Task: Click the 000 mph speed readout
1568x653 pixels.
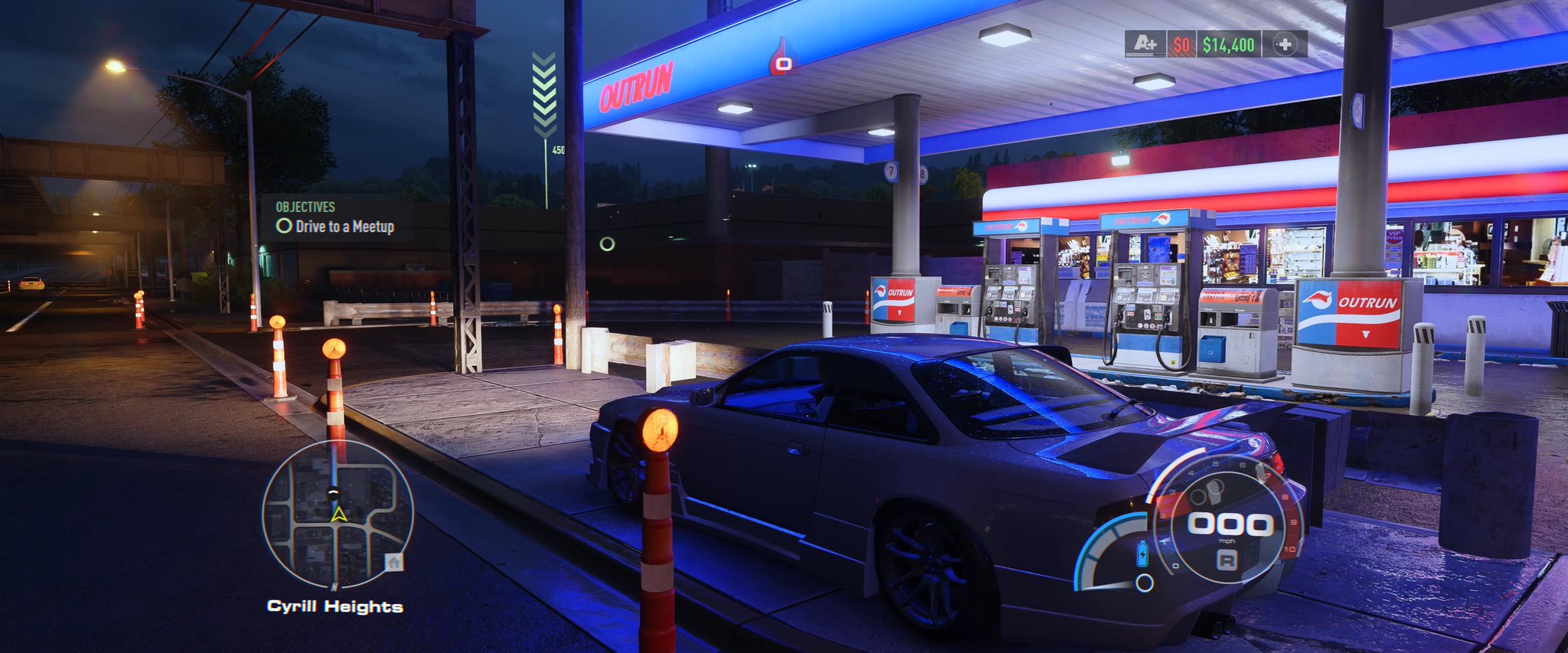Action: coord(1229,524)
